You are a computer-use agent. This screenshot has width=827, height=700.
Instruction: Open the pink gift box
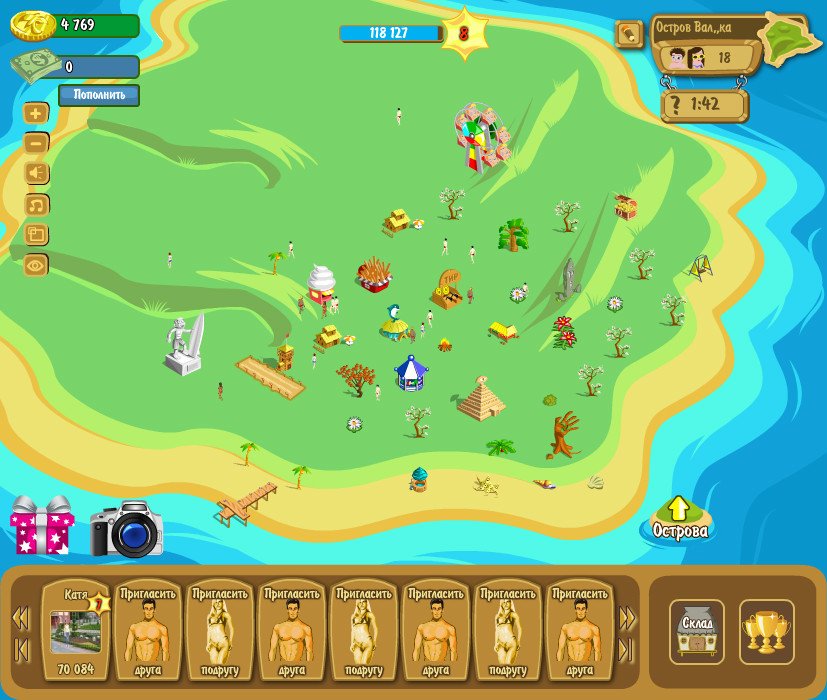coord(41,525)
